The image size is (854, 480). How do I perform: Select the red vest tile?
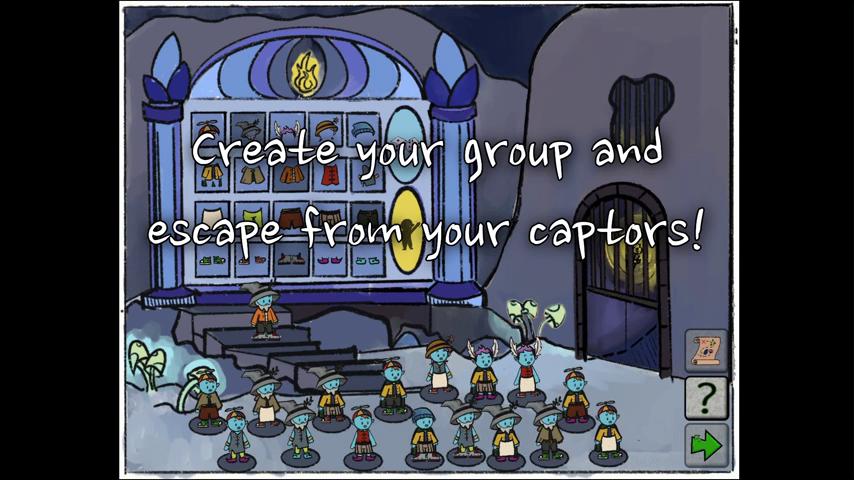pyautogui.click(x=326, y=172)
